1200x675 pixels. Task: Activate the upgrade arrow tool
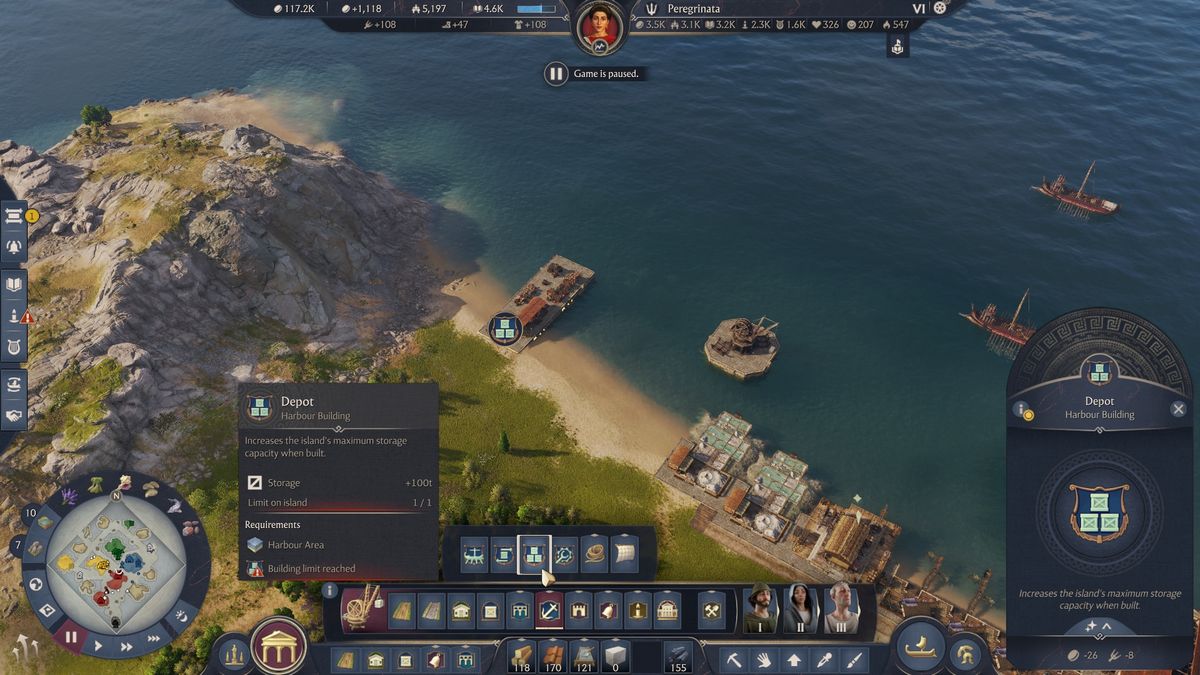click(794, 660)
